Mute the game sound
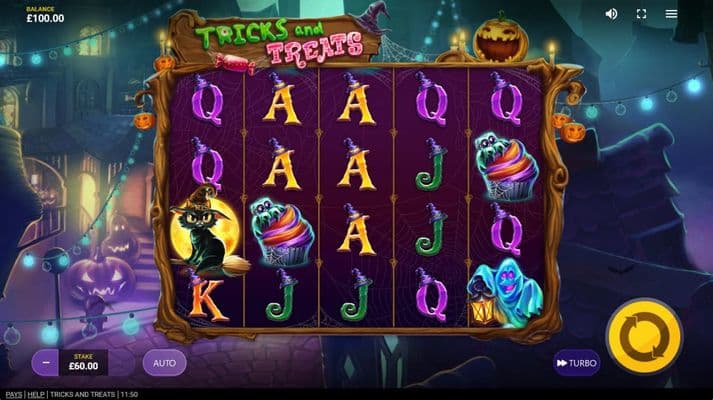Screen dimensions: 713x400 tap(612, 14)
